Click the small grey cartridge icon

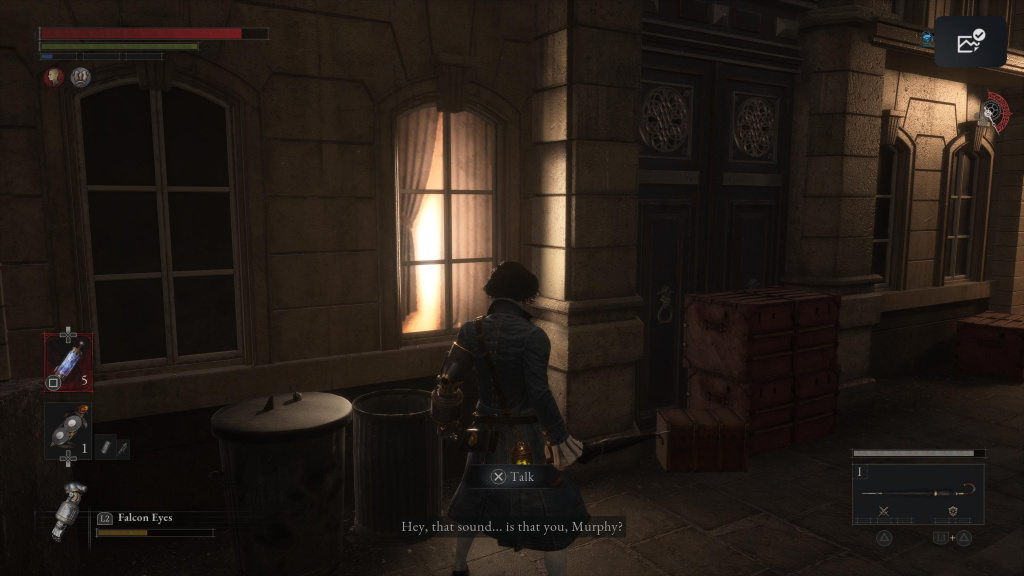(x=104, y=447)
